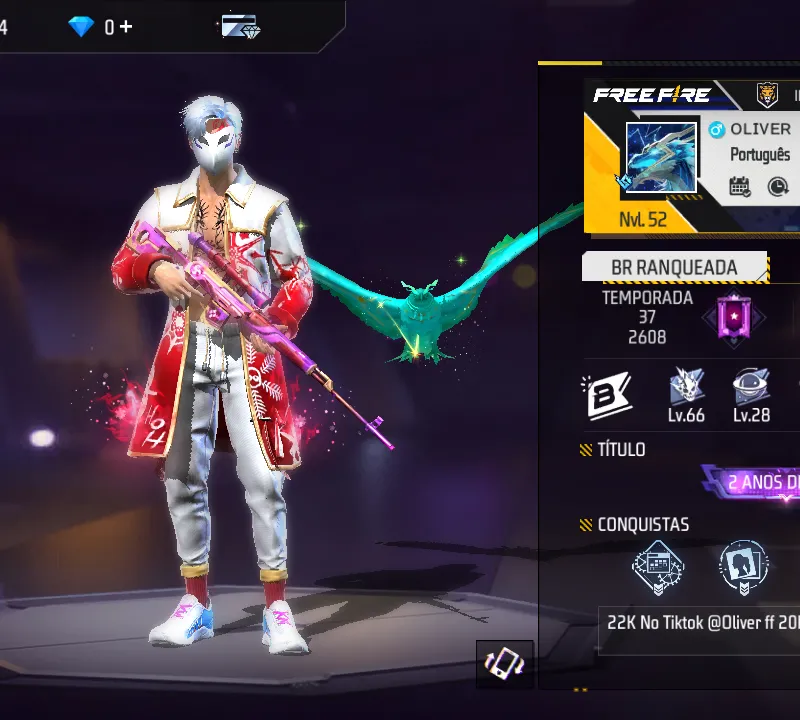Switch to the BR Ranqueada tab

[x=674, y=268]
